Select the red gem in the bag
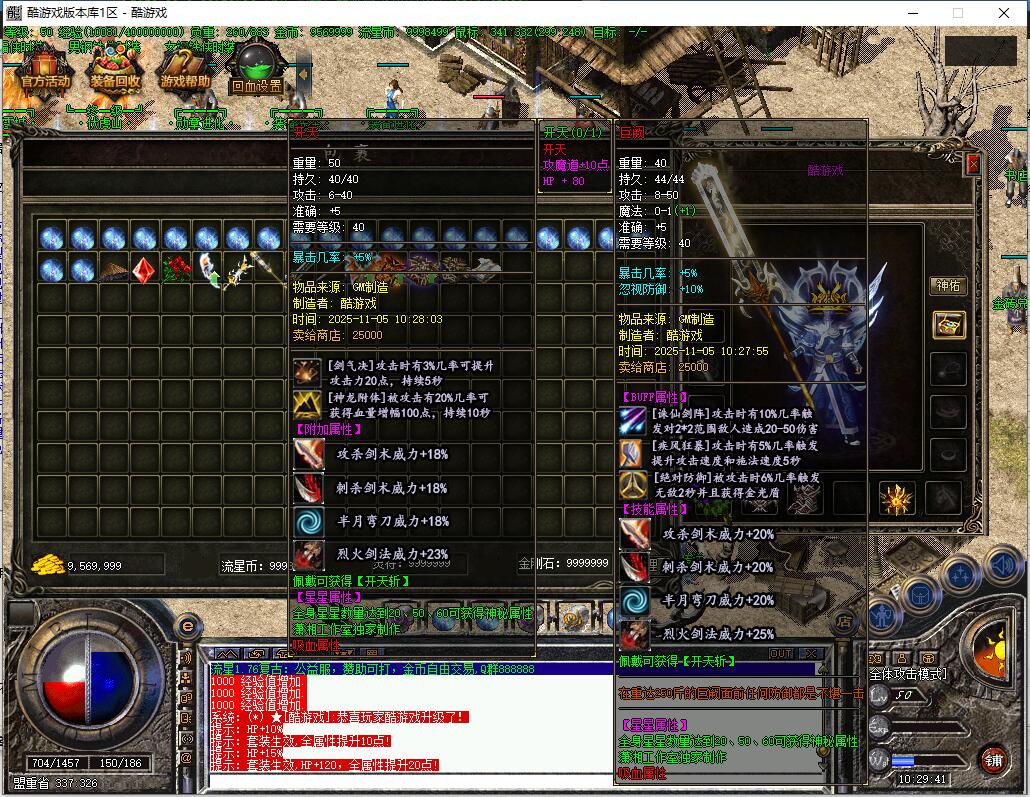Screen dimensions: 1030x797 click(144, 270)
